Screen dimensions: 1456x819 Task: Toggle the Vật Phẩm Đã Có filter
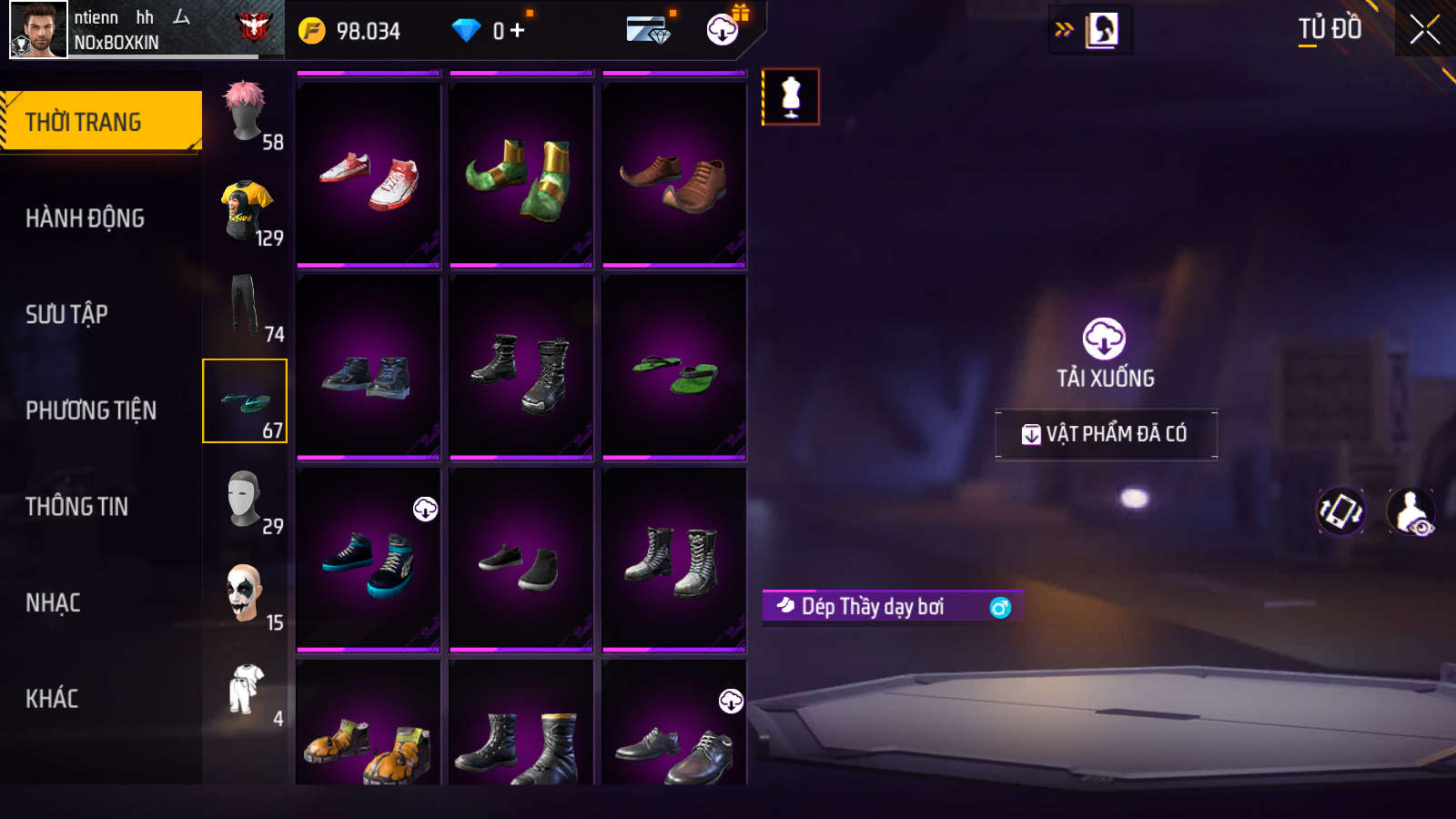(x=1106, y=434)
